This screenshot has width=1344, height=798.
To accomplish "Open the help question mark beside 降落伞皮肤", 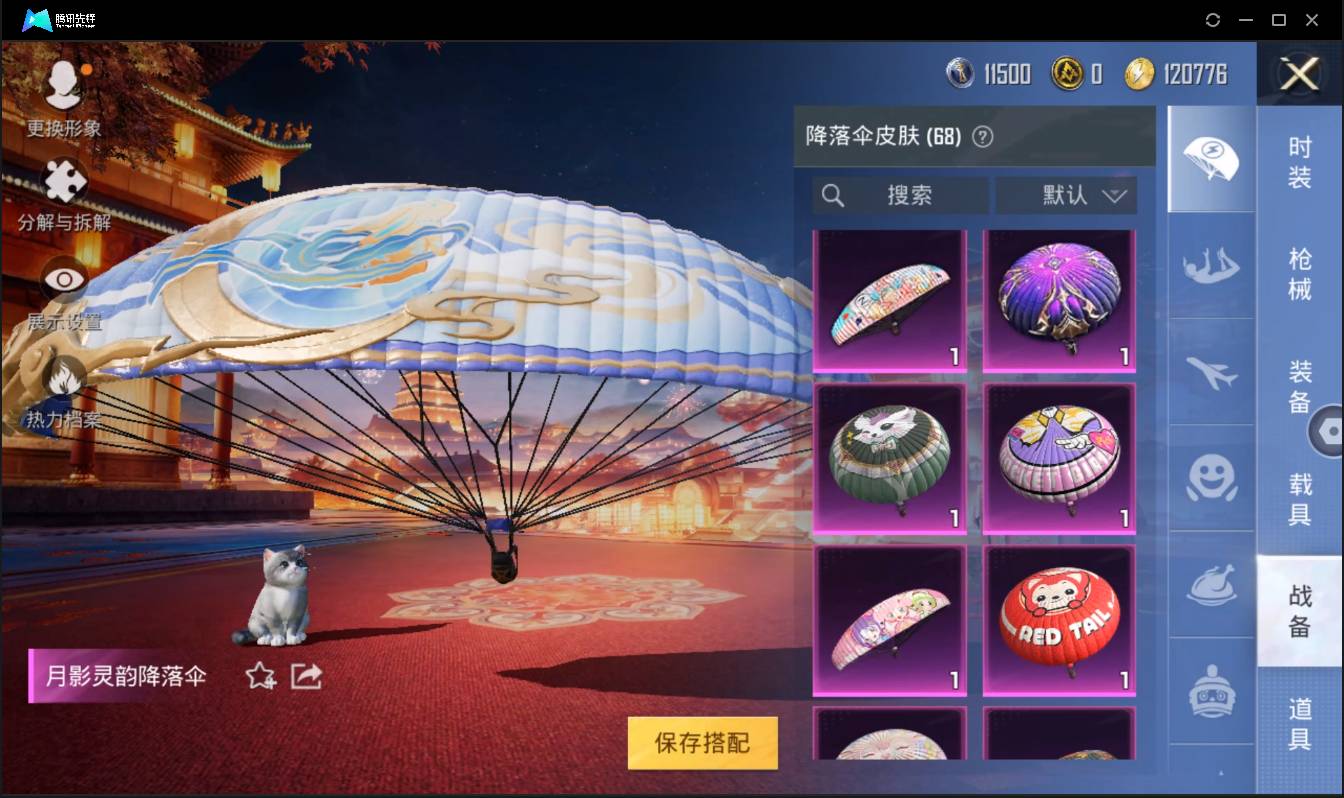I will tap(981, 134).
